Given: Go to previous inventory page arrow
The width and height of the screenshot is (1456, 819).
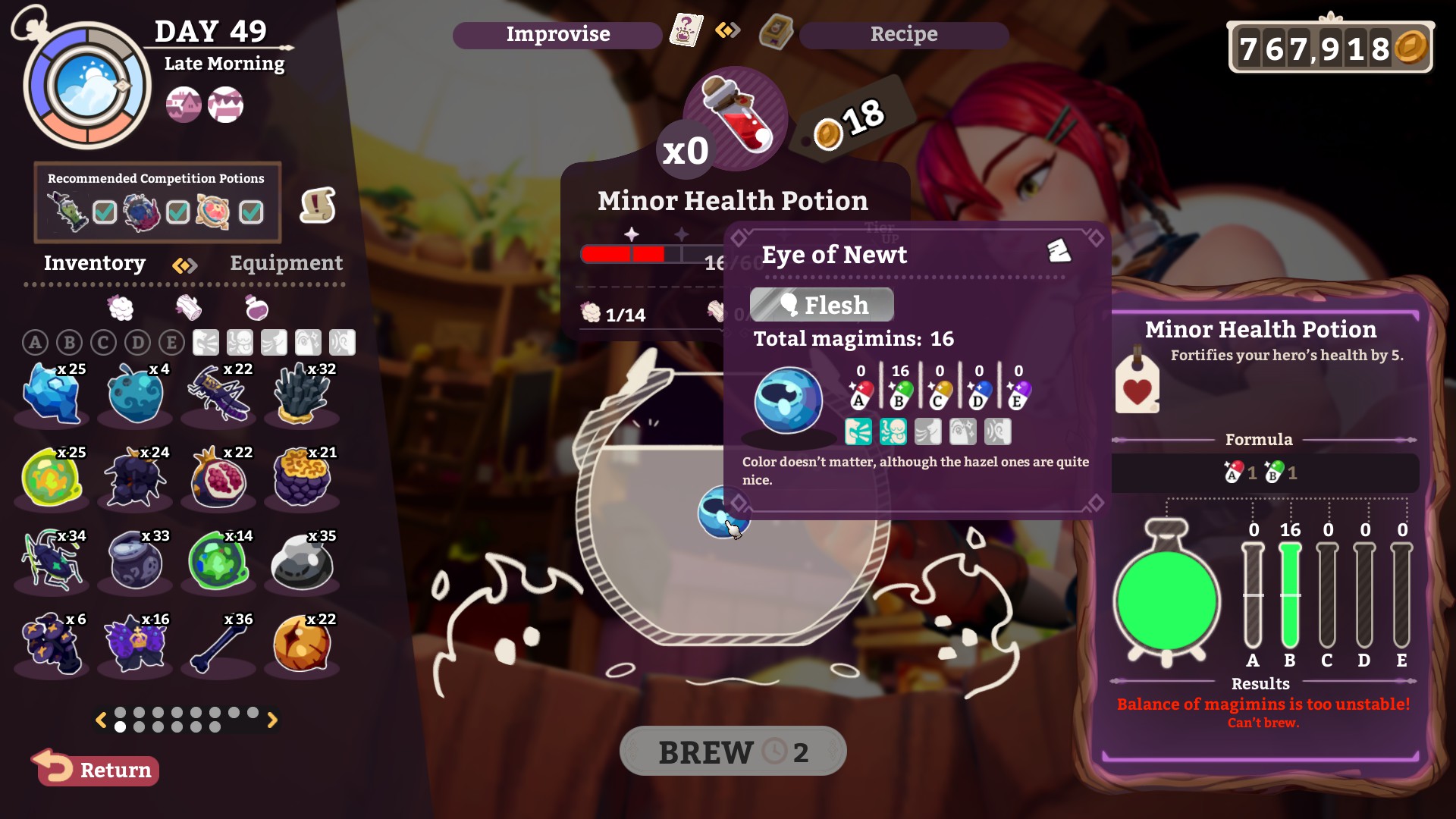Looking at the screenshot, I should 101,720.
